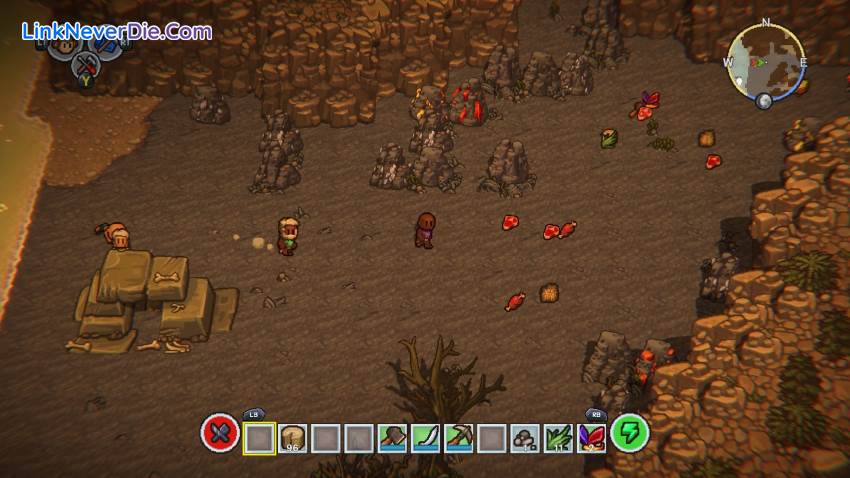Image resolution: width=850 pixels, height=478 pixels.
Task: Choose the pickaxe in the hotbar
Action: pyautogui.click(x=458, y=437)
